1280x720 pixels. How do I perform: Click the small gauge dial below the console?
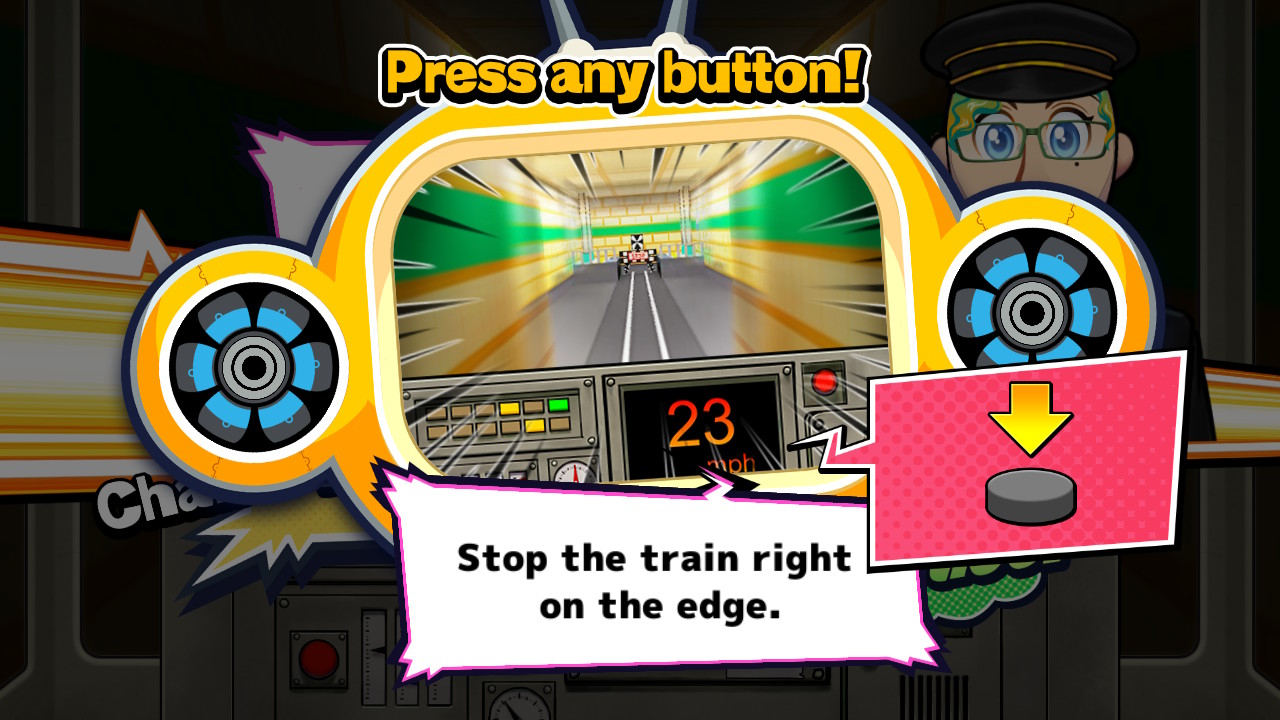pyautogui.click(x=574, y=474)
